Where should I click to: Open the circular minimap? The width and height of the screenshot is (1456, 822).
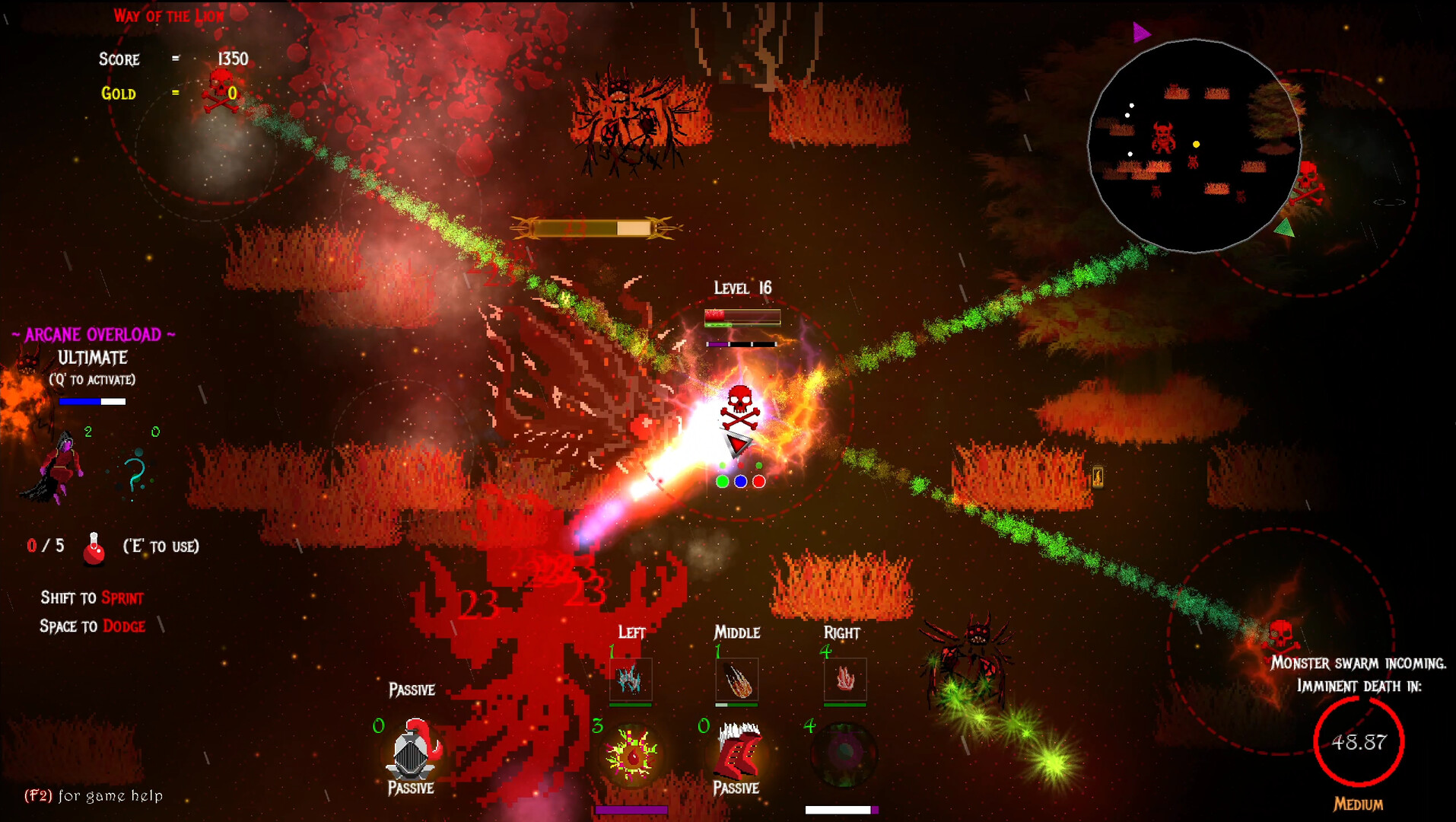1194,145
